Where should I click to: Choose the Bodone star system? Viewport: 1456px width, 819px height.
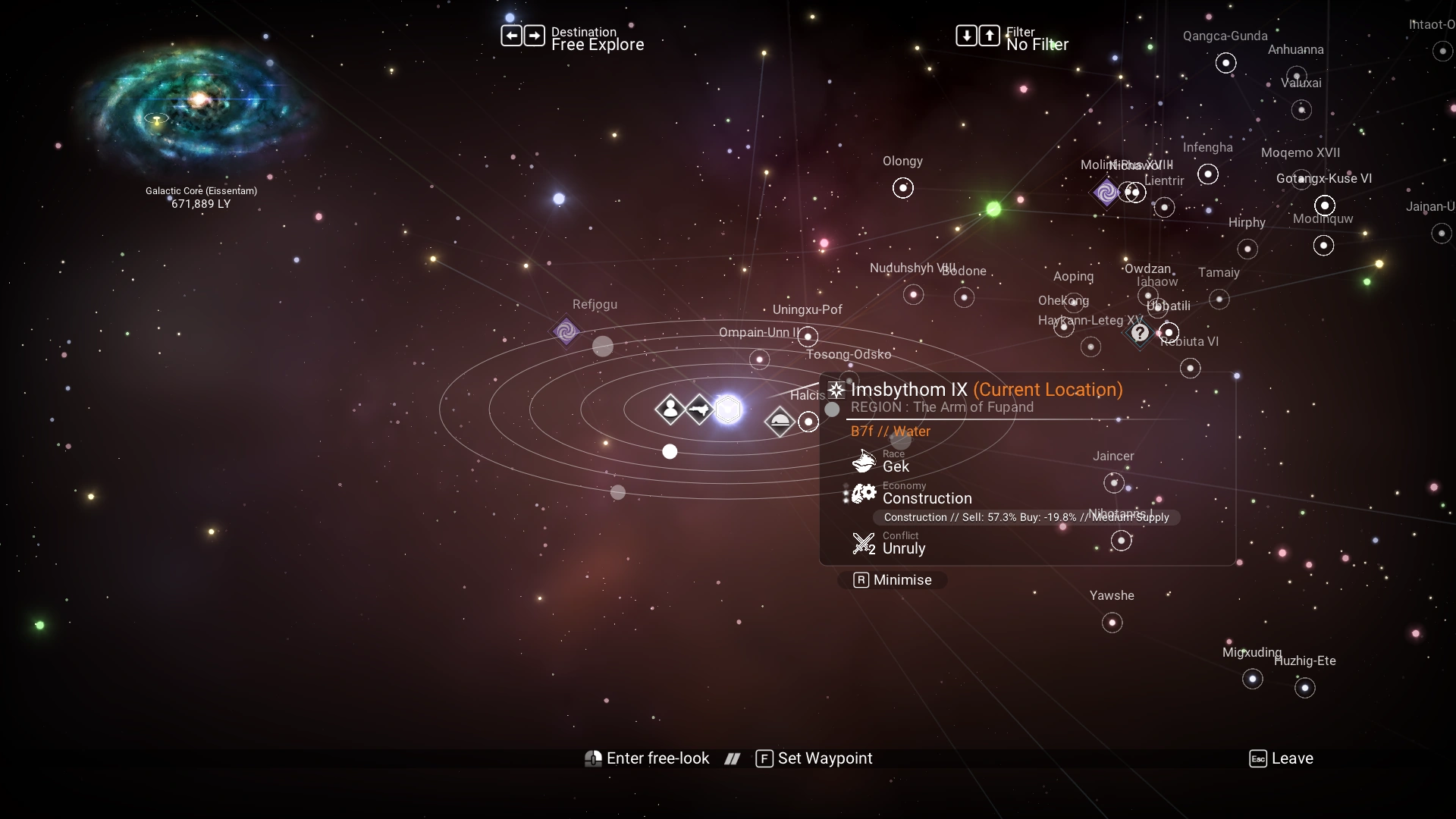tap(964, 297)
